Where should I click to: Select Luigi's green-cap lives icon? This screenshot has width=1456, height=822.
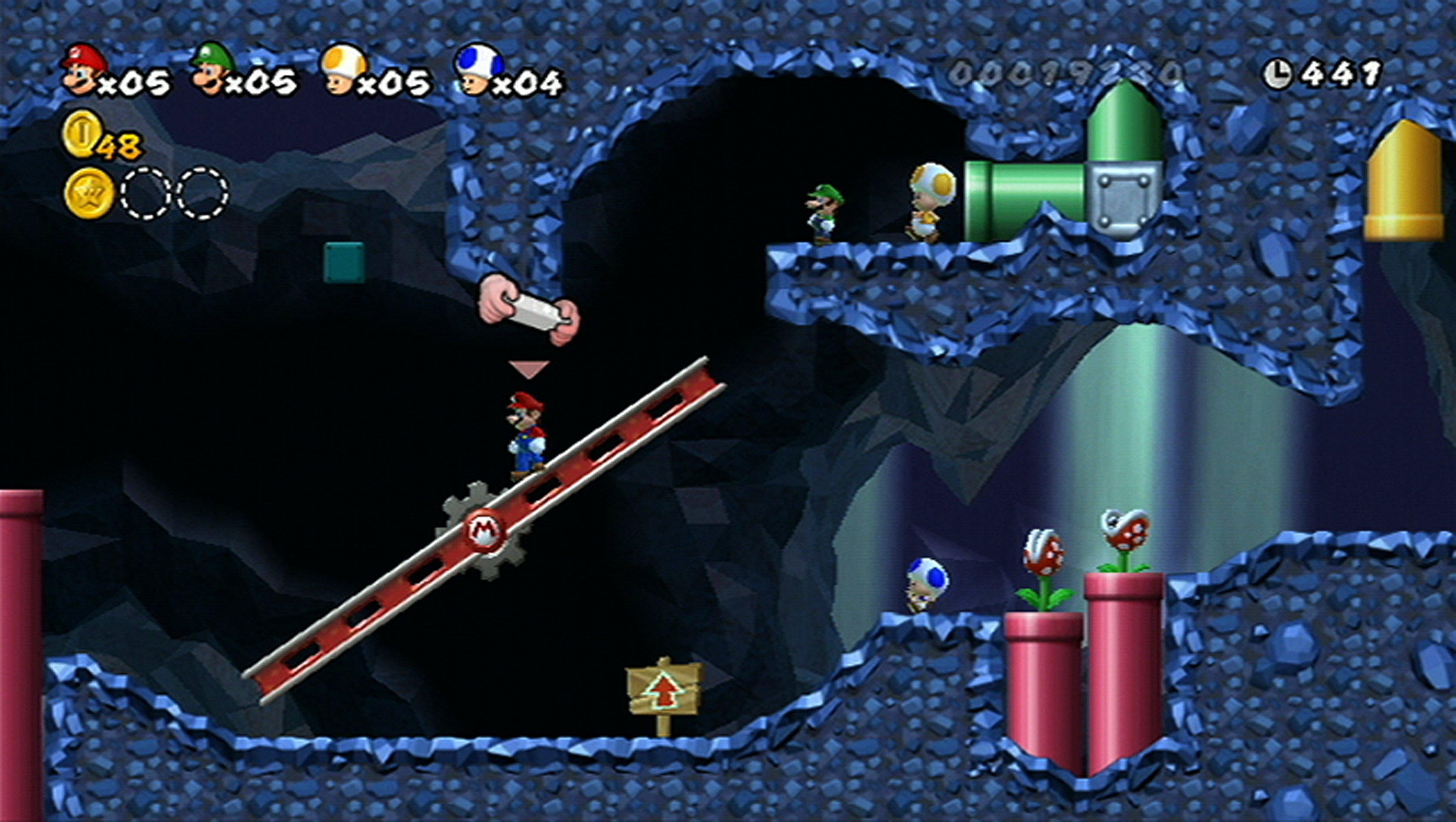[213, 69]
